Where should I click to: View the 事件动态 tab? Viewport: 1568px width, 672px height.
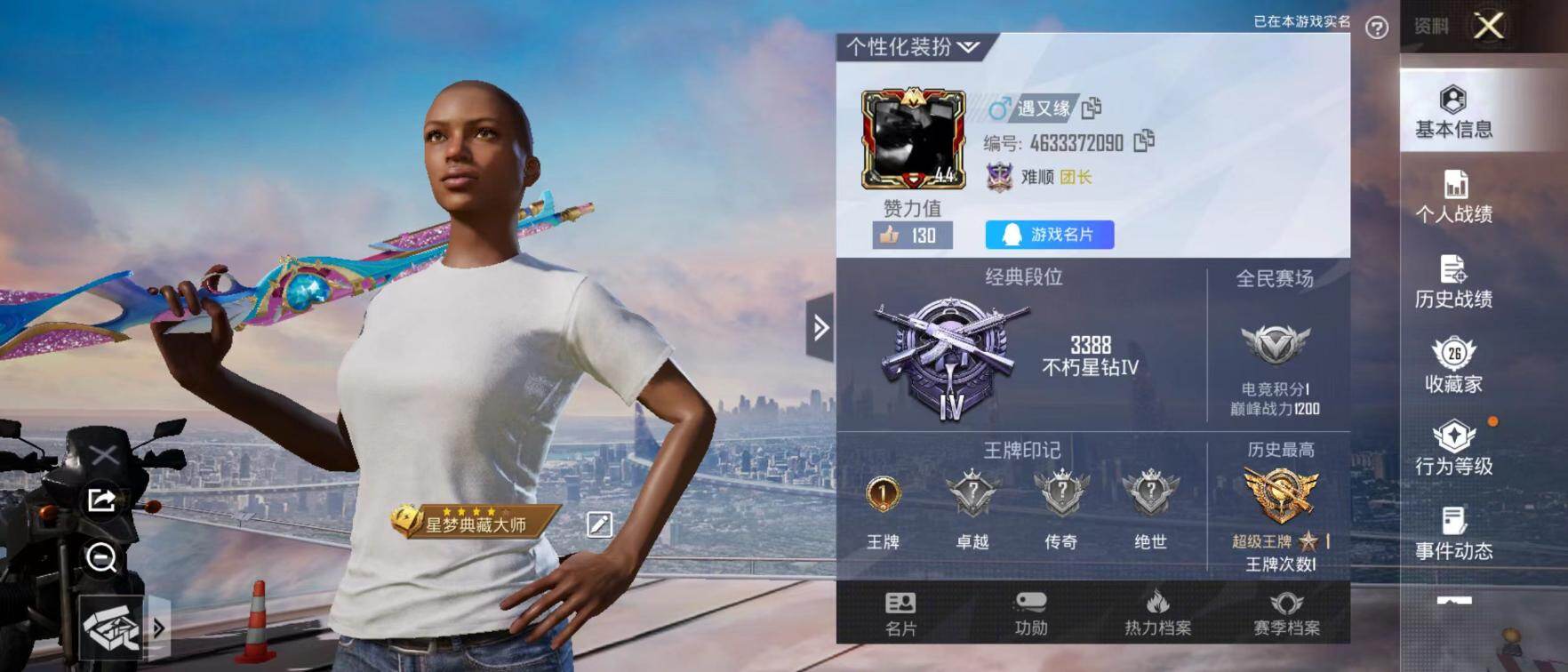(x=1453, y=532)
